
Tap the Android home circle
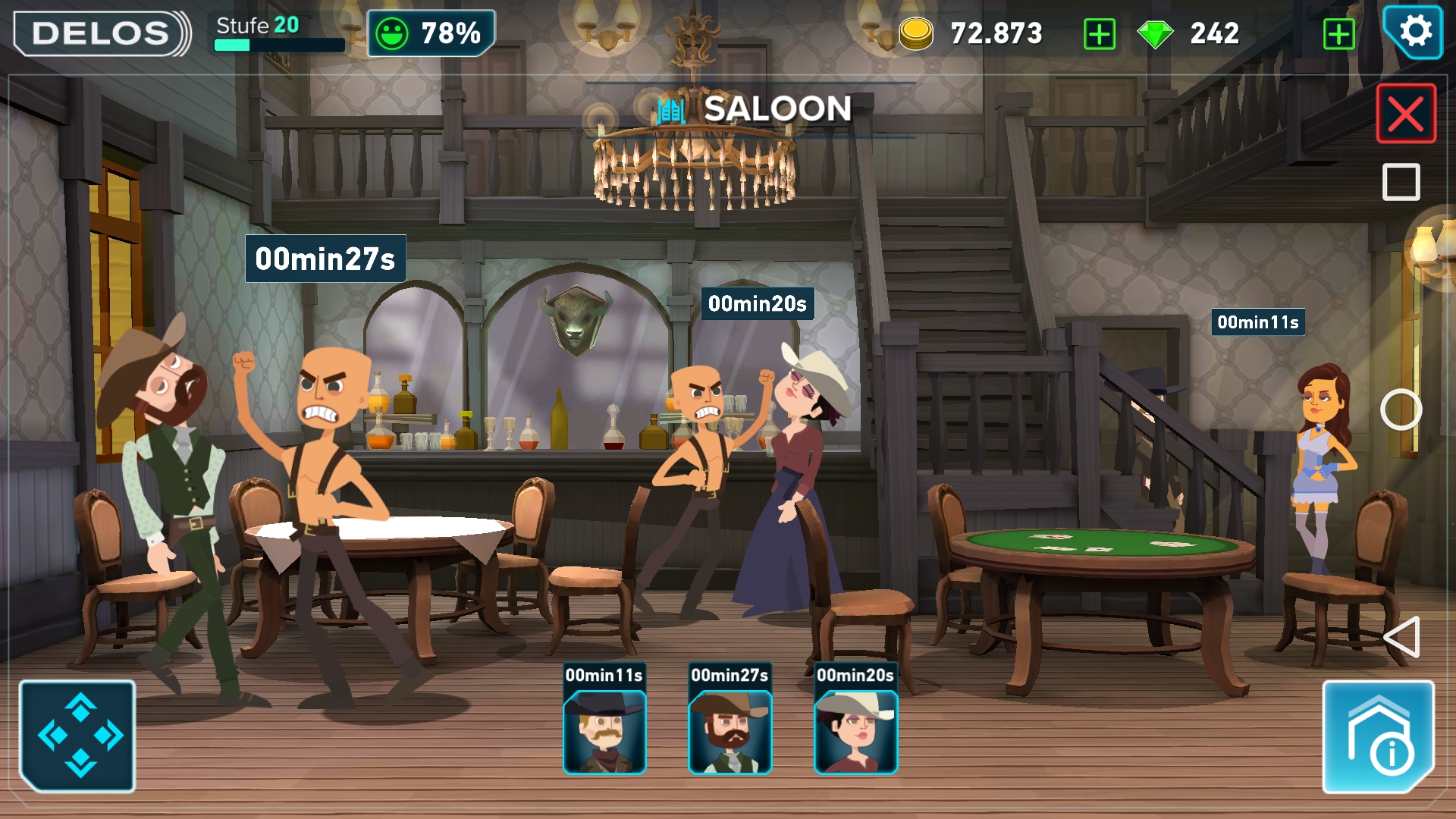pyautogui.click(x=1401, y=410)
